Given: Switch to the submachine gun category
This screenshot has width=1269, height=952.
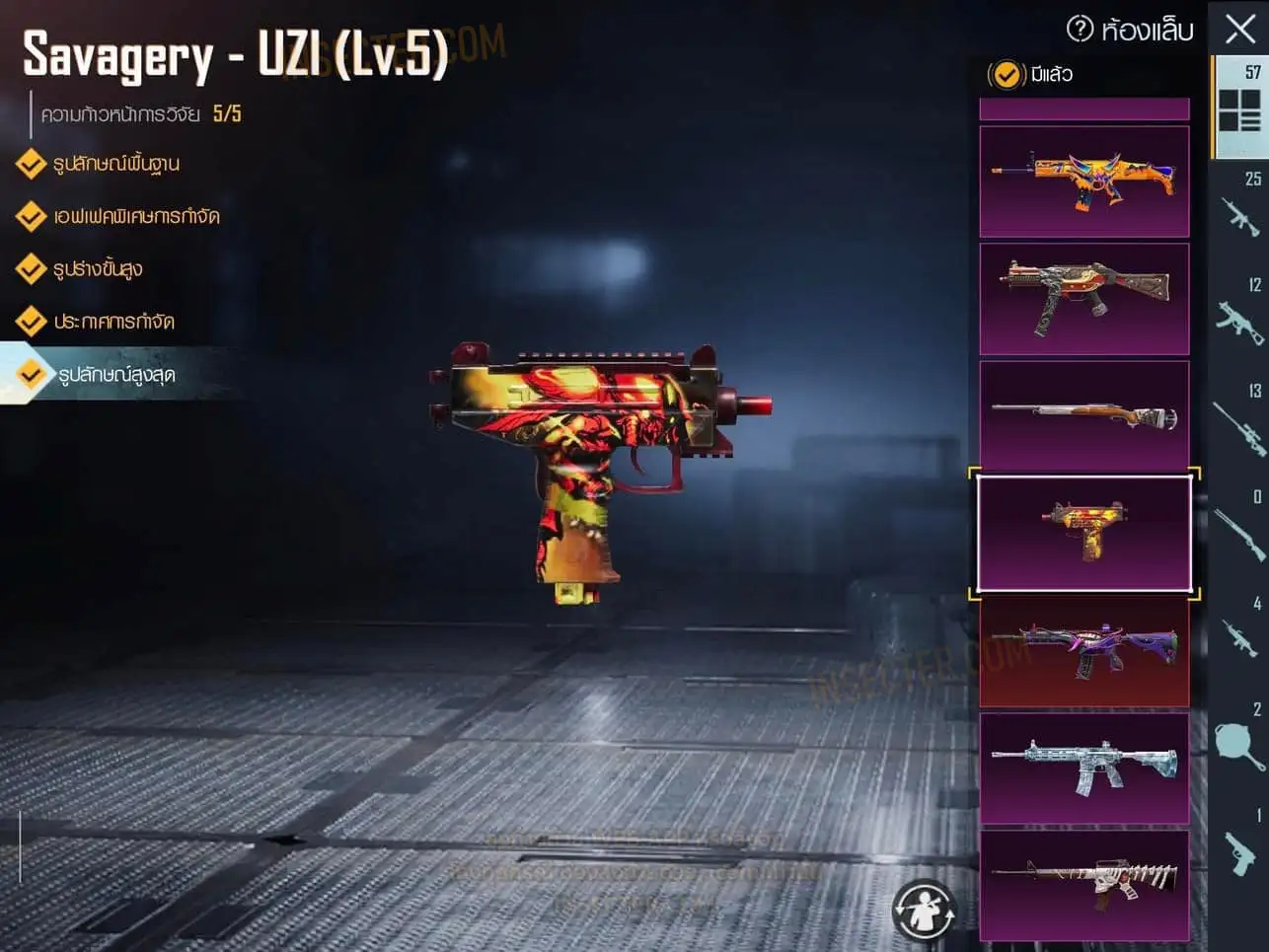Looking at the screenshot, I should point(1239,322).
